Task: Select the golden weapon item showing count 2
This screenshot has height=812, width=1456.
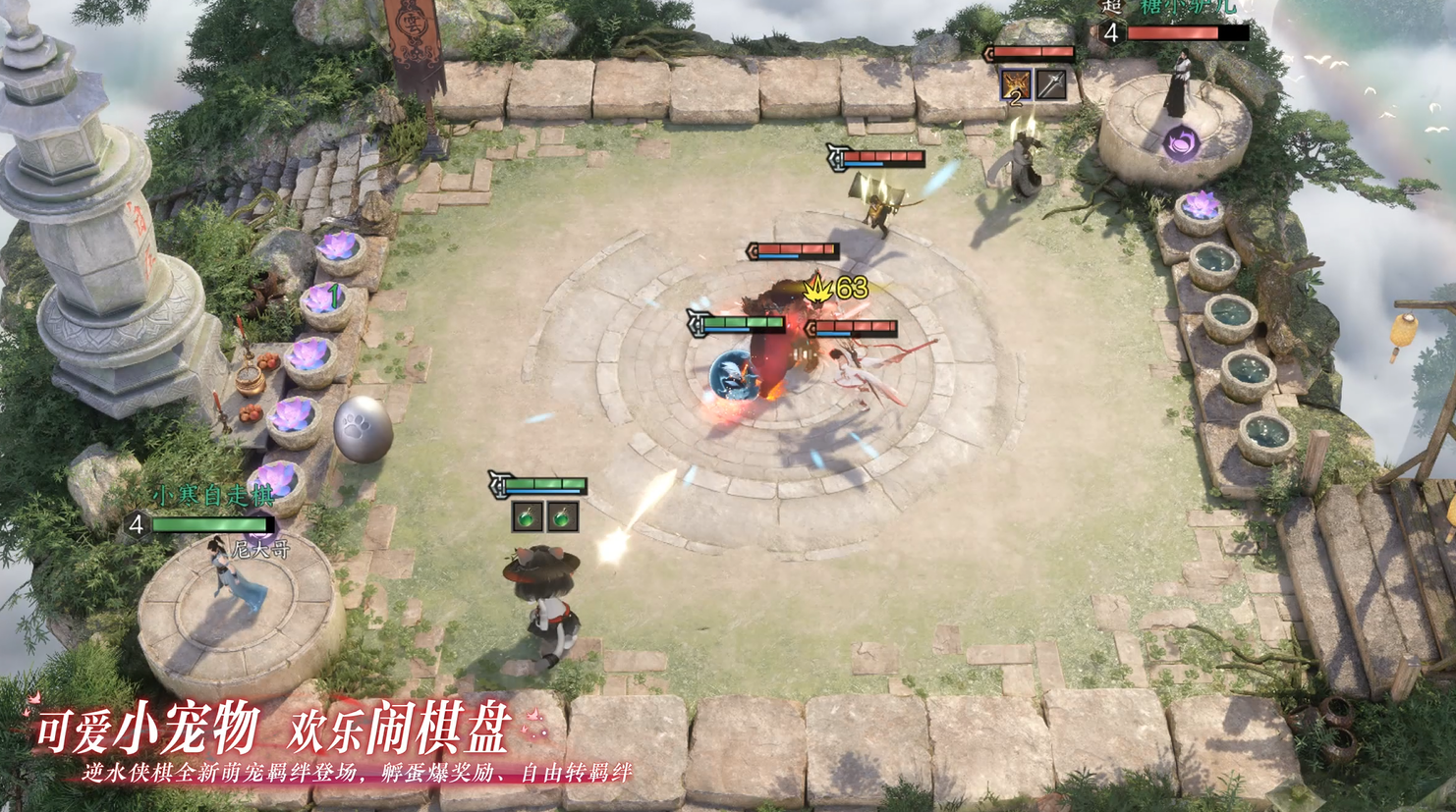Action: 1015,84
